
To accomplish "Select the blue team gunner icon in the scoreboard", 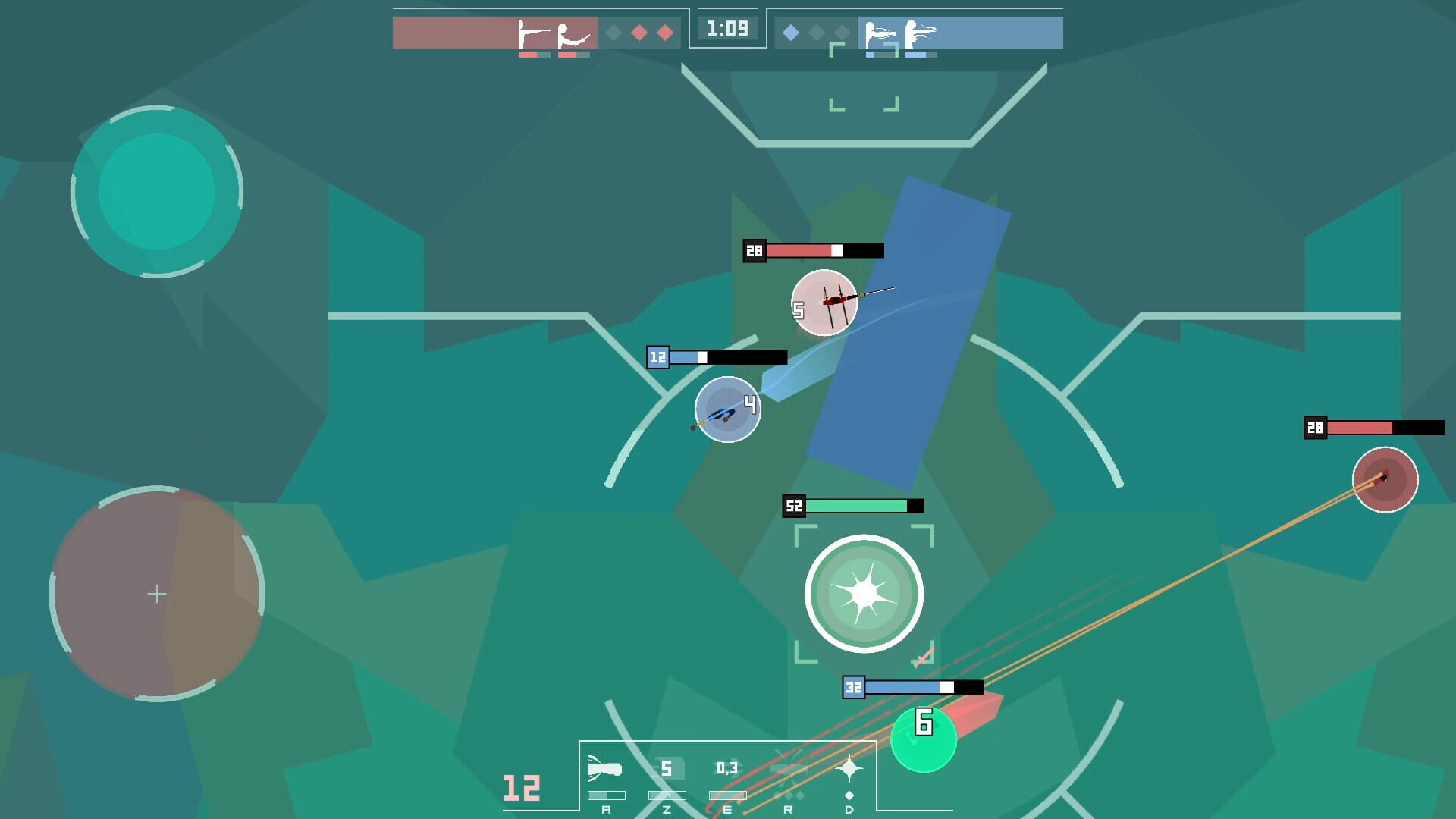I will point(881,34).
